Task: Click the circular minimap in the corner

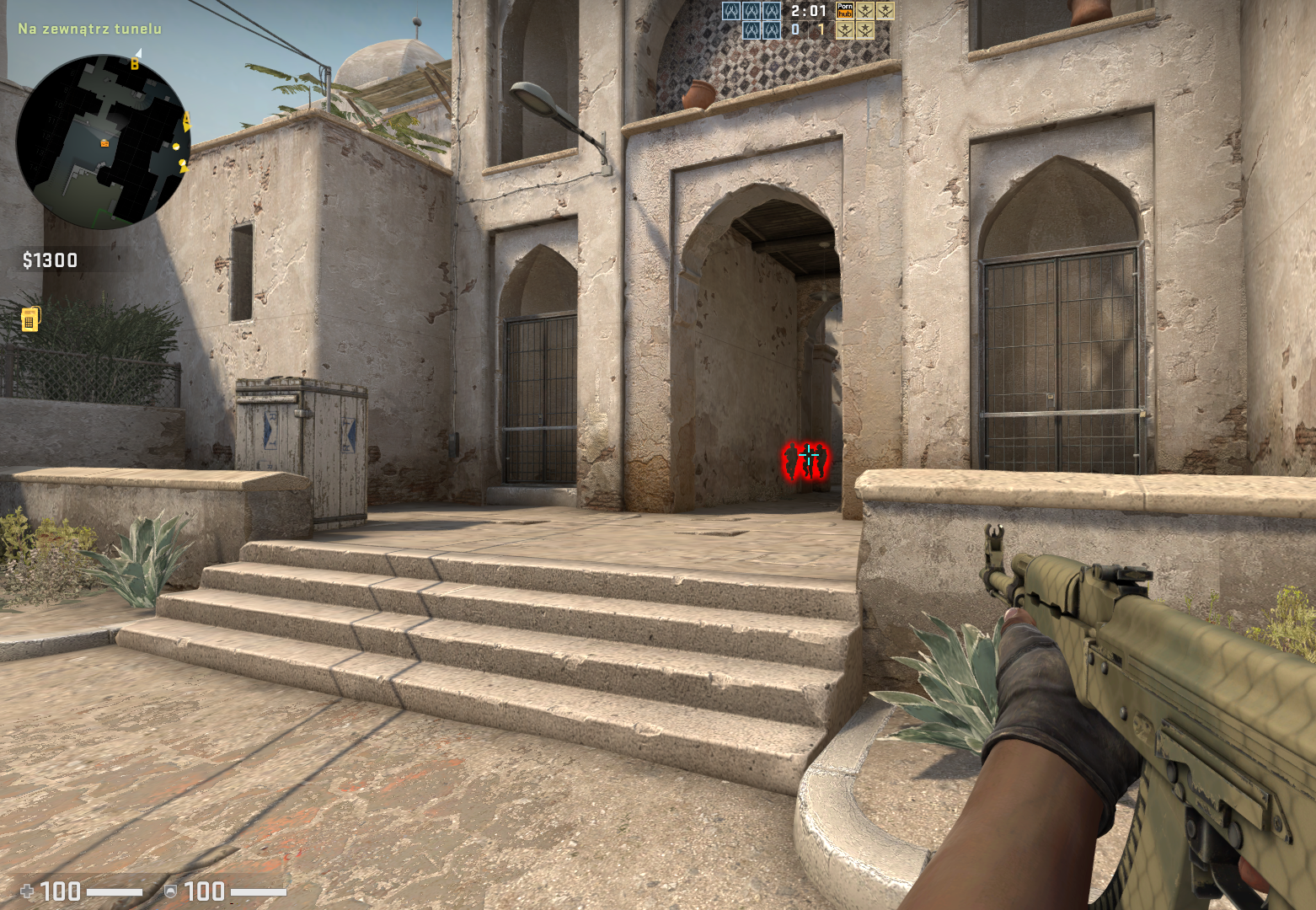Action: [x=110, y=136]
